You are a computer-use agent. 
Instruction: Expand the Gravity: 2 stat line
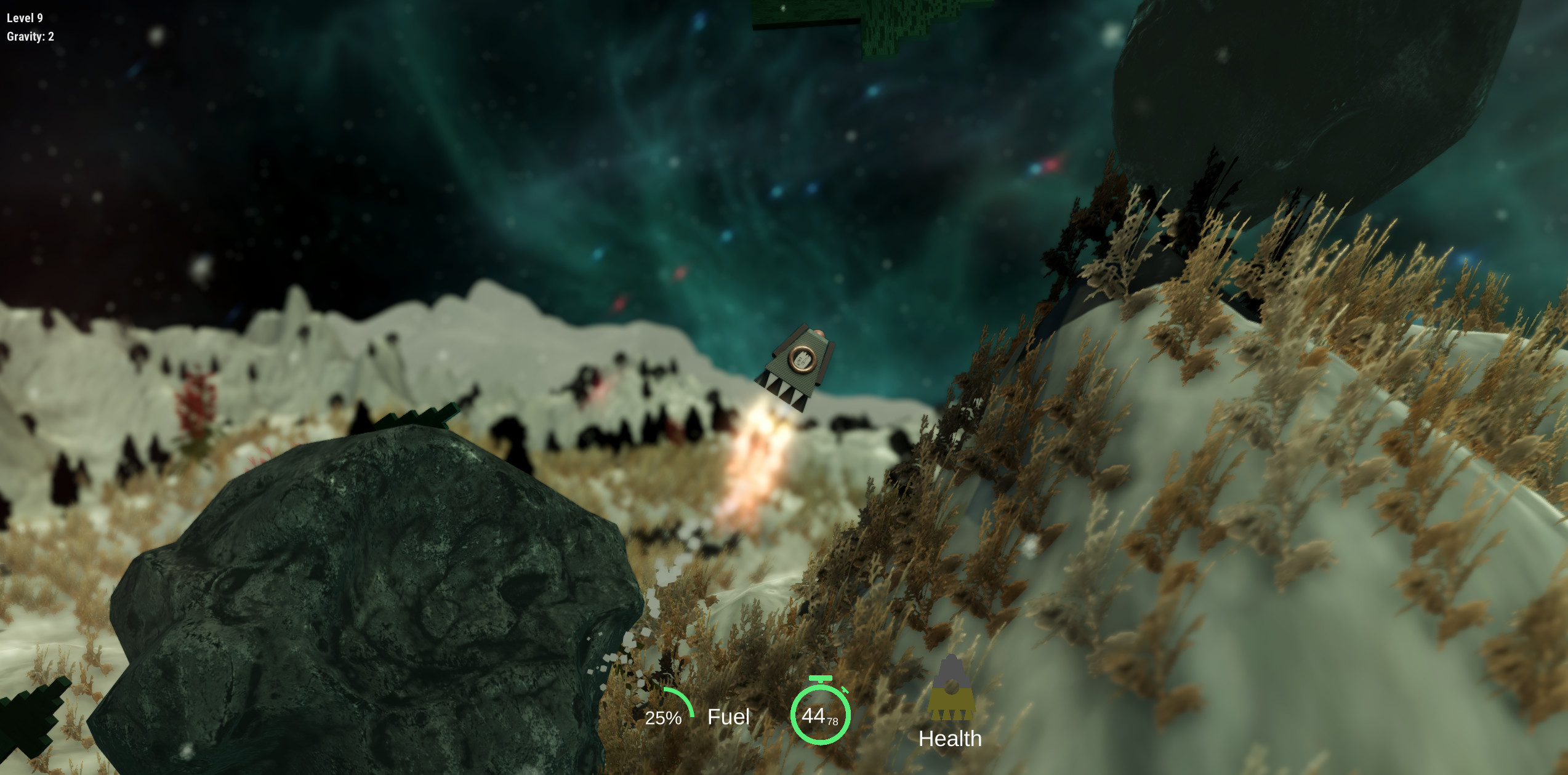[x=29, y=37]
